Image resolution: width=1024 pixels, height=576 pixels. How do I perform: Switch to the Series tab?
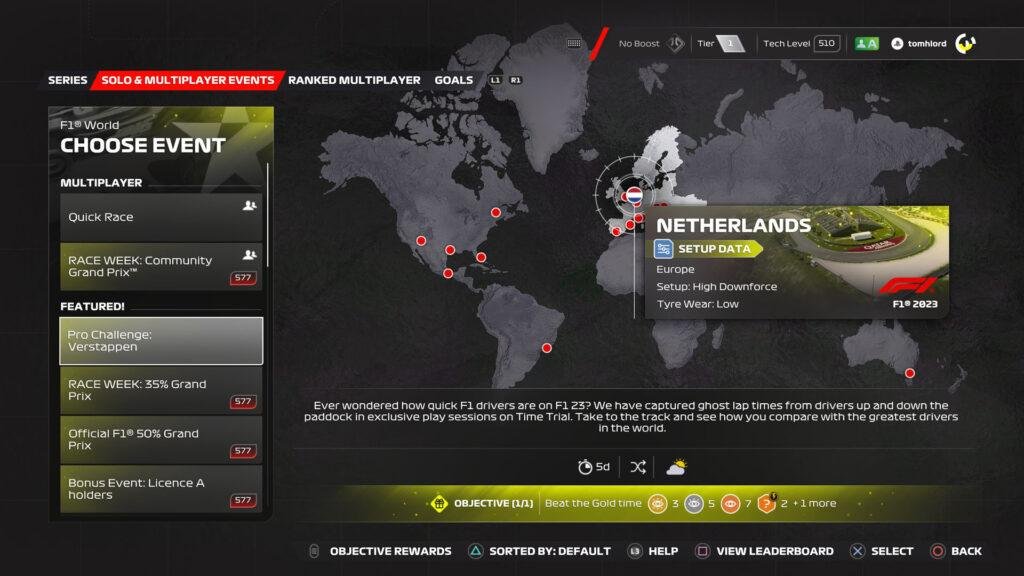tap(67, 80)
